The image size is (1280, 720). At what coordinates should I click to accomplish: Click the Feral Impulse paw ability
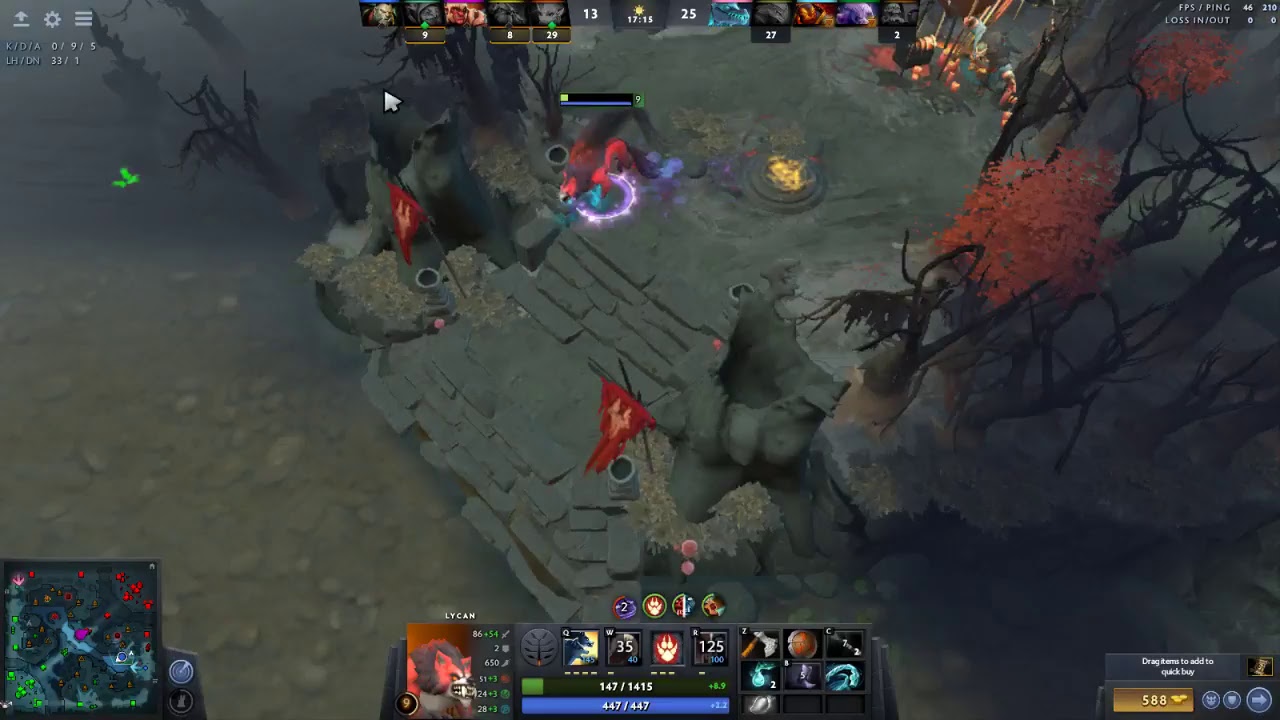[667, 648]
